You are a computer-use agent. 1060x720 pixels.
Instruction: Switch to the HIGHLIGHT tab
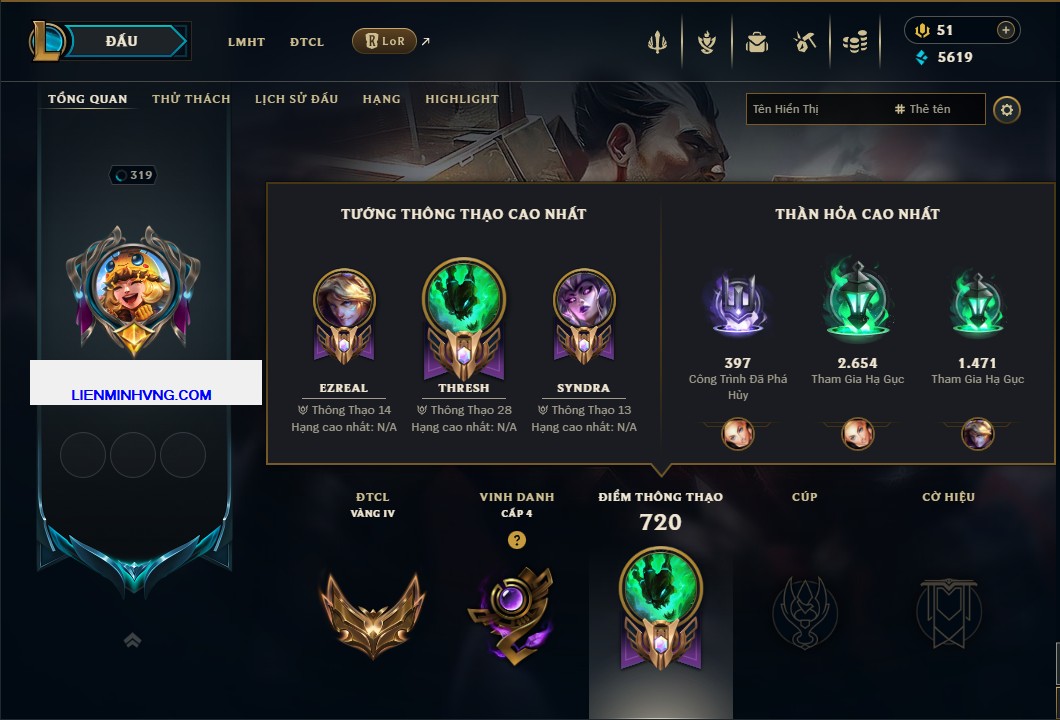(461, 99)
